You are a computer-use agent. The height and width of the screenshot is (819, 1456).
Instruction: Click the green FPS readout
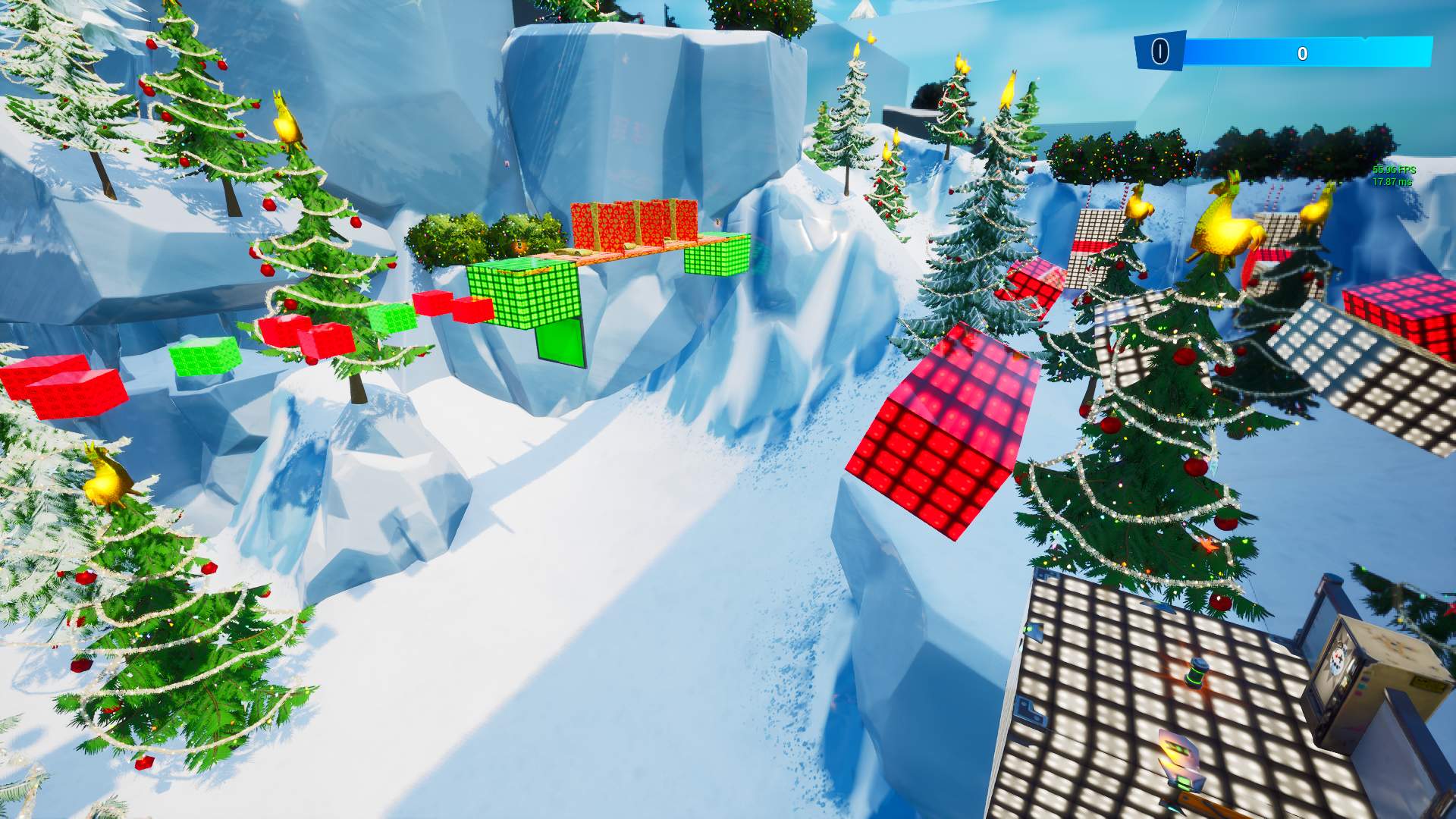[1392, 168]
